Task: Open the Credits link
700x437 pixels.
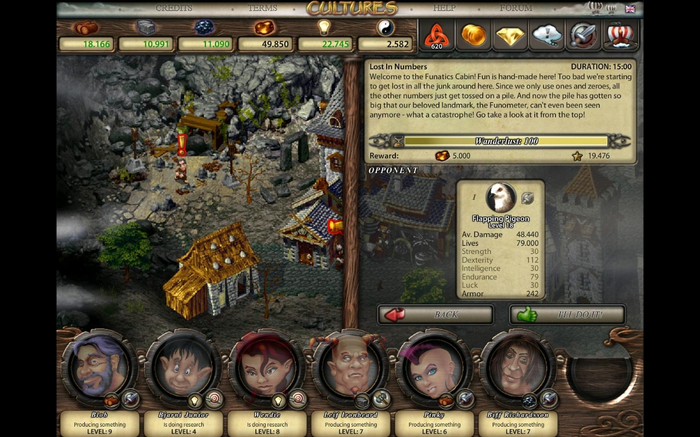Action: (x=174, y=8)
